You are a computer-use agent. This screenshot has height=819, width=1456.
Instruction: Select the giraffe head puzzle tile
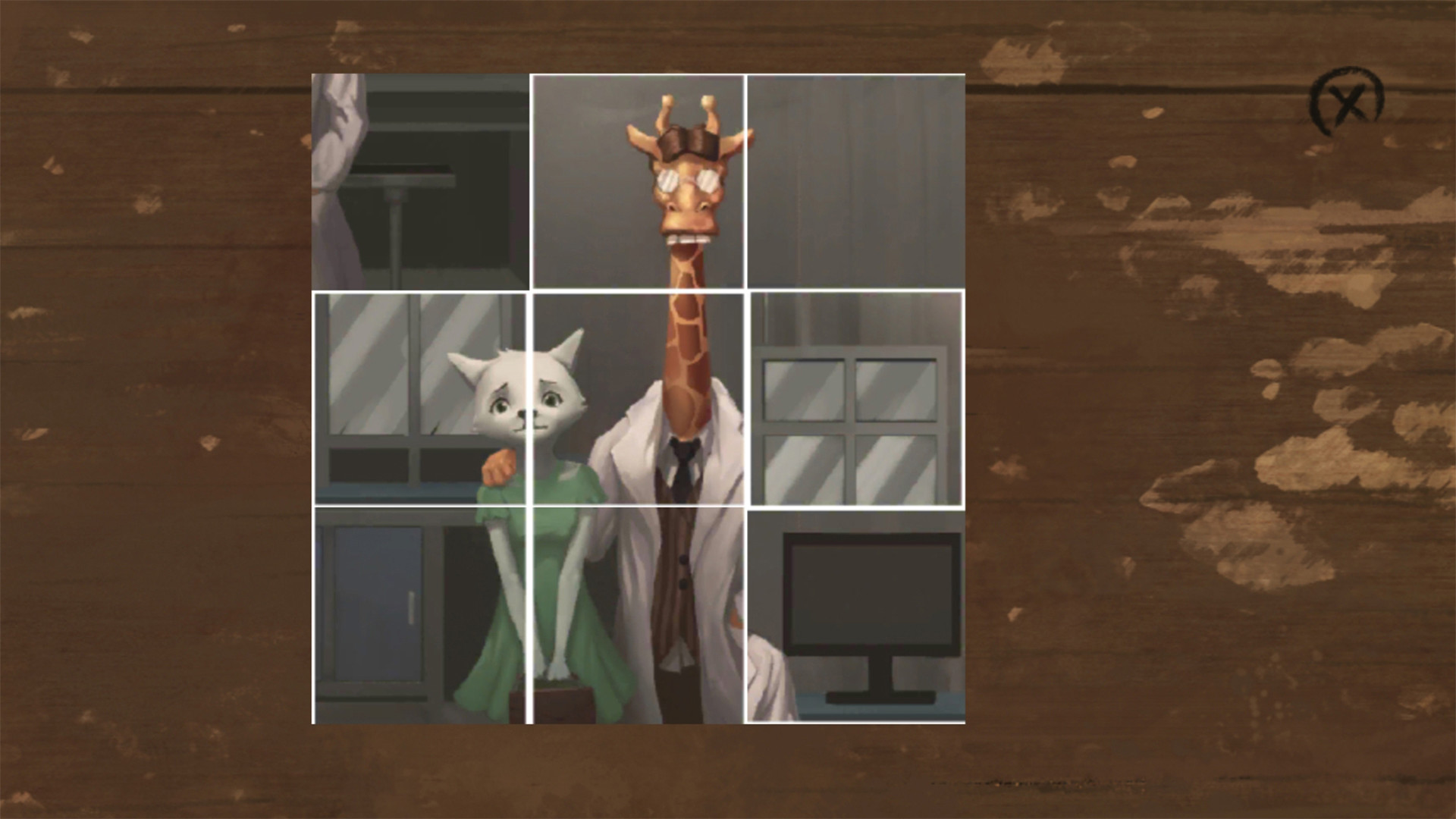point(638,182)
